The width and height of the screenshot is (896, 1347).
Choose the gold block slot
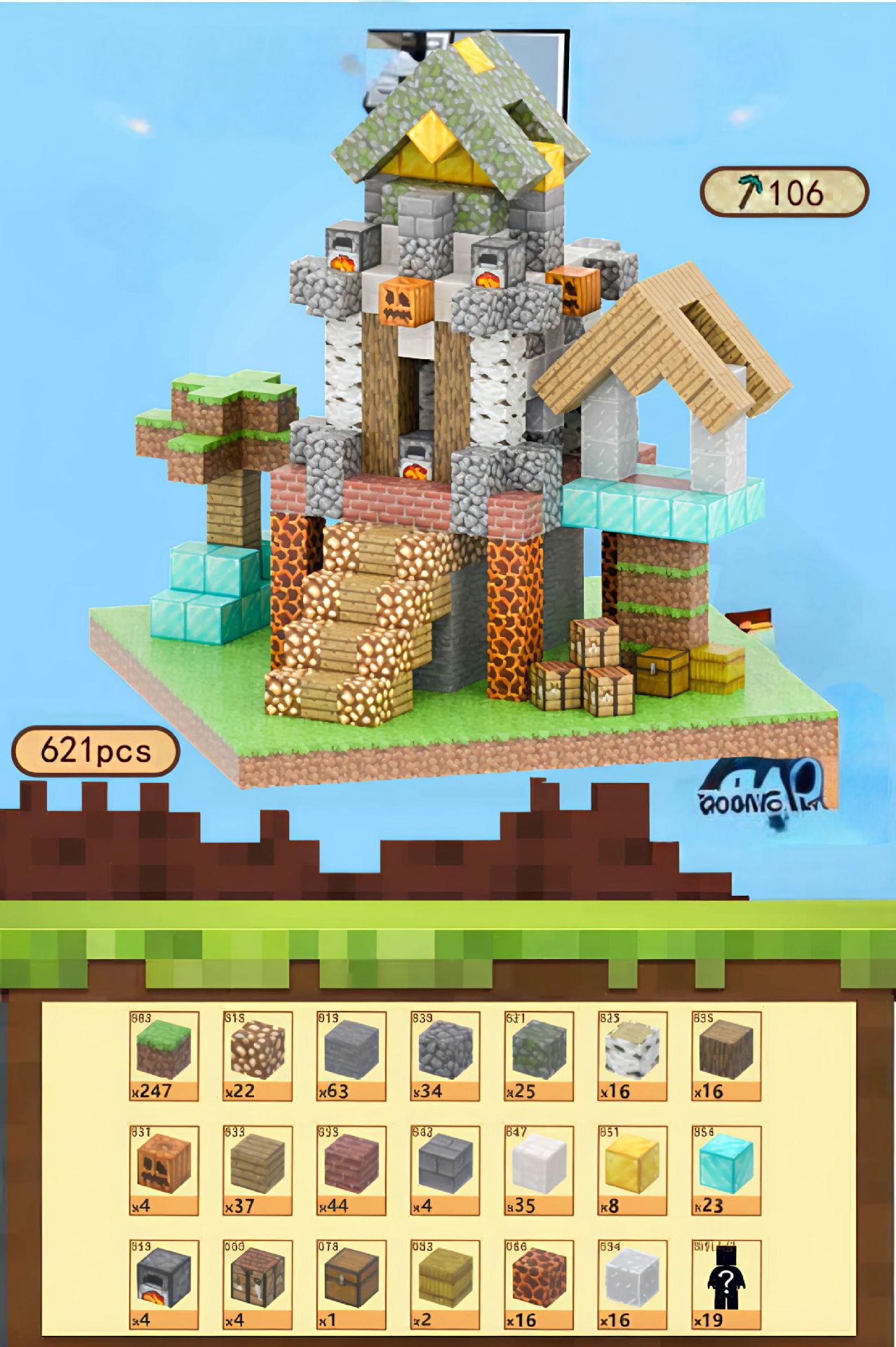pyautogui.click(x=632, y=1169)
